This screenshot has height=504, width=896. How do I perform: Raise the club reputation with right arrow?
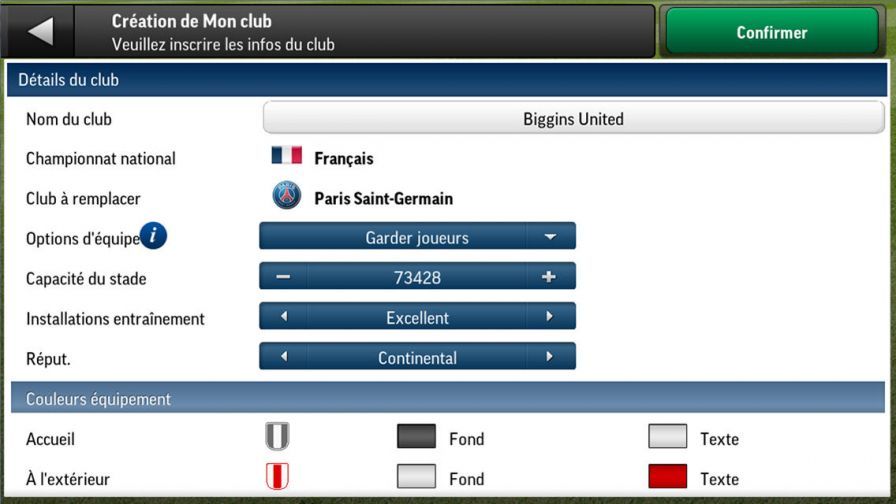point(549,357)
